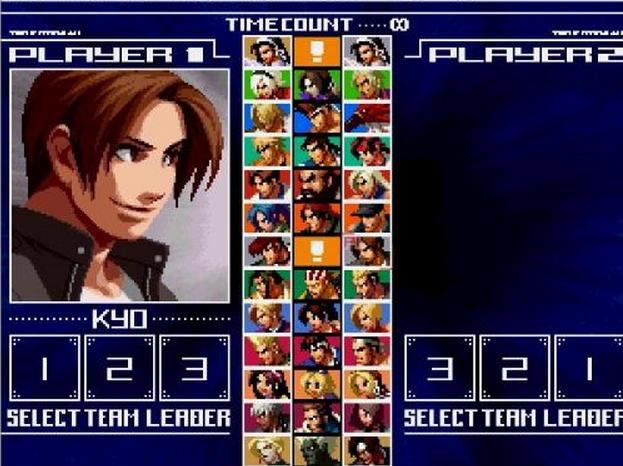This screenshot has height=466, width=623.
Task: Pick the blond sunglasses fighter on teal background
Action: (x=267, y=150)
